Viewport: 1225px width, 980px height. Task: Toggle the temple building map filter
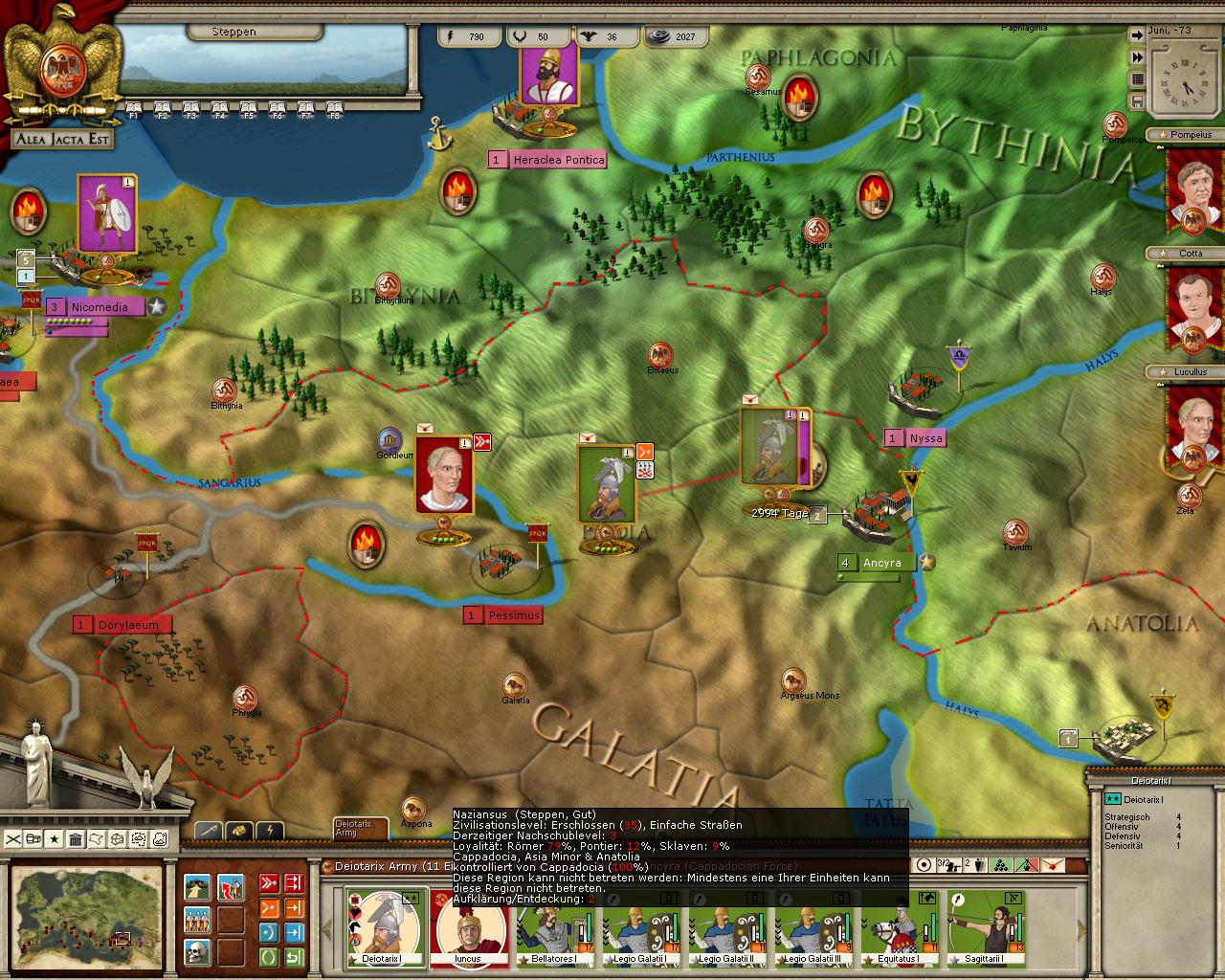point(76,839)
